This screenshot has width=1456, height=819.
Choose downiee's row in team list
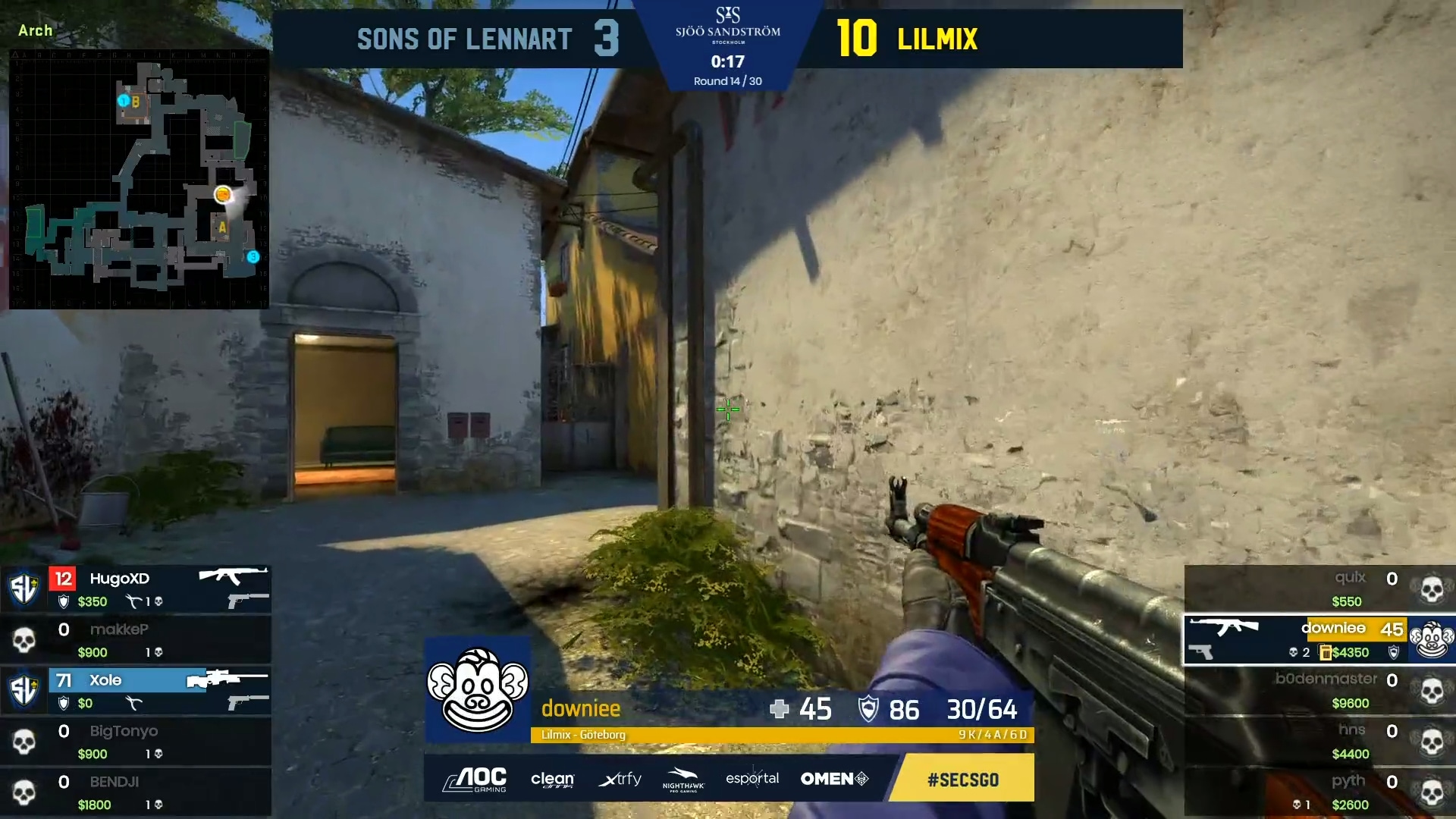coord(1319,639)
